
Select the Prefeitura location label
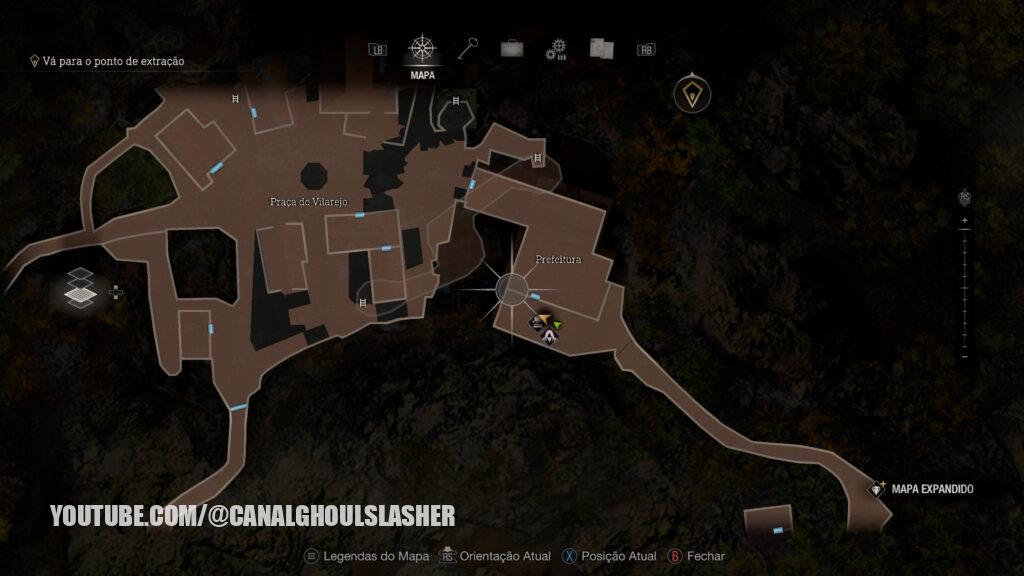(x=558, y=260)
